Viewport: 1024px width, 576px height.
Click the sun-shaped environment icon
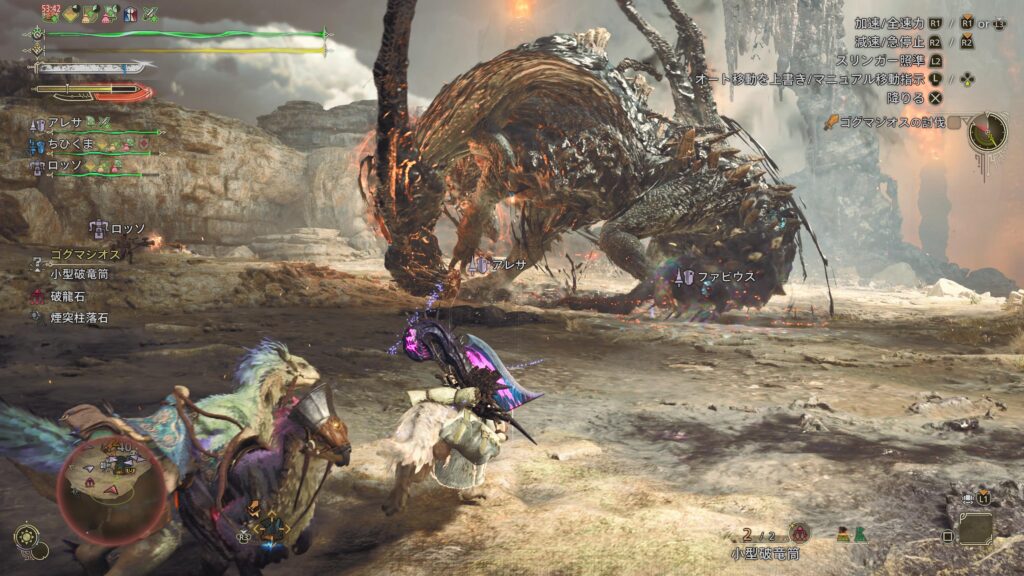coord(26,535)
